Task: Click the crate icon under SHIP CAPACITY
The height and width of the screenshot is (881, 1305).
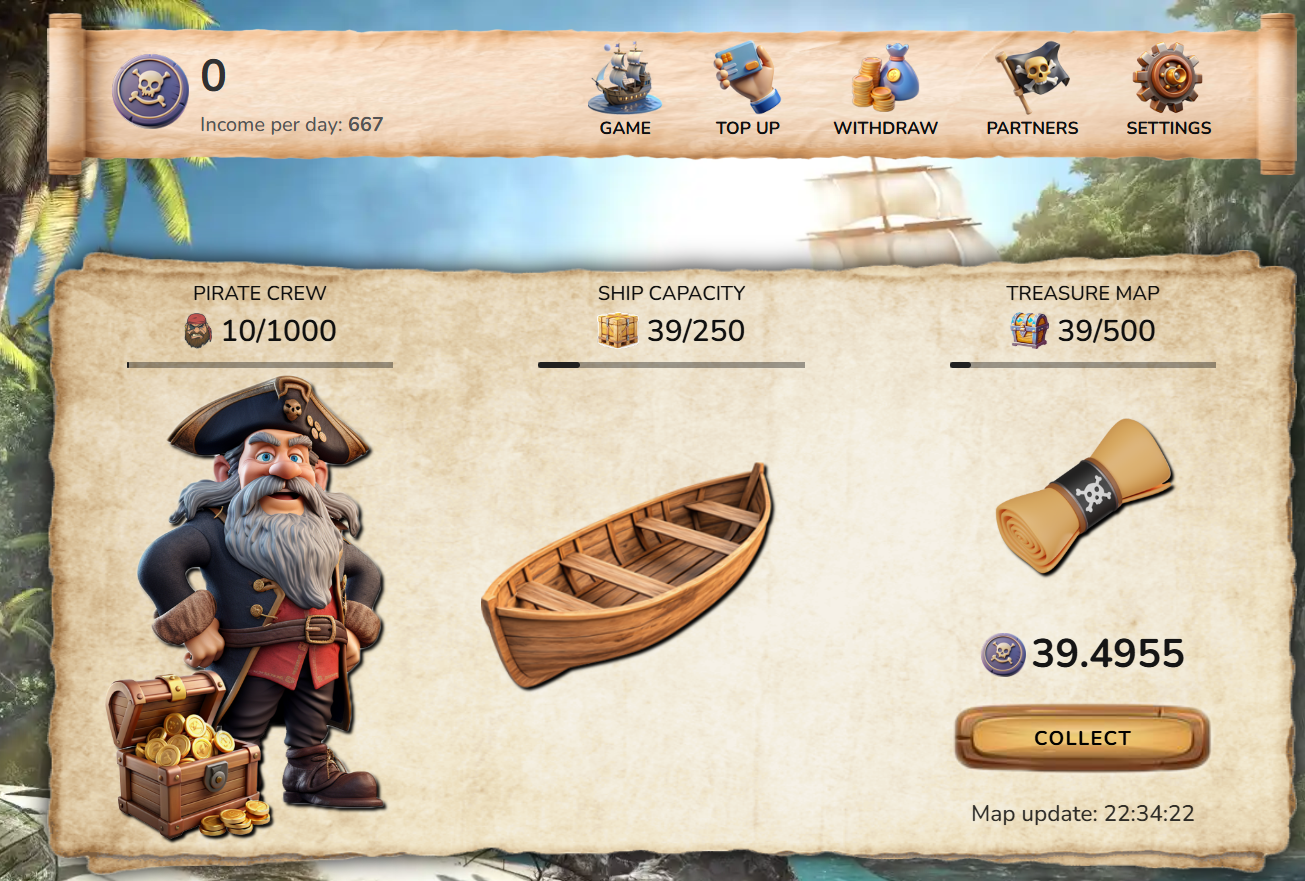Action: pos(618,329)
